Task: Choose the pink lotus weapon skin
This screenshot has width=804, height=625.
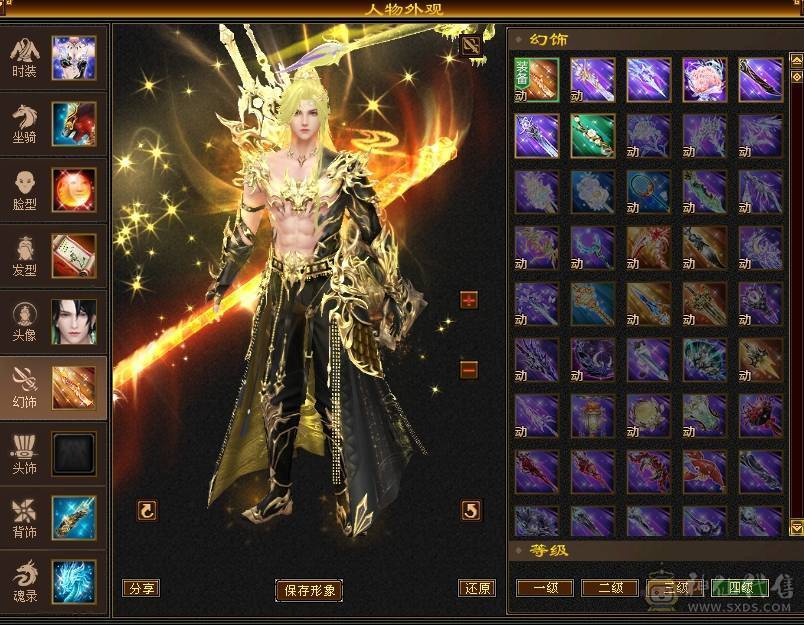Action: (x=705, y=79)
